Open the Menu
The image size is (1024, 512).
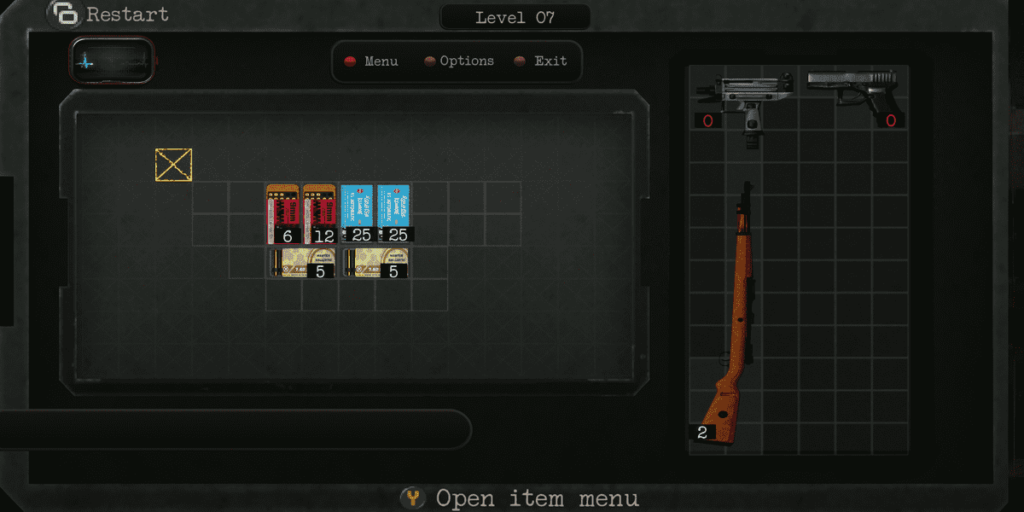[371, 61]
